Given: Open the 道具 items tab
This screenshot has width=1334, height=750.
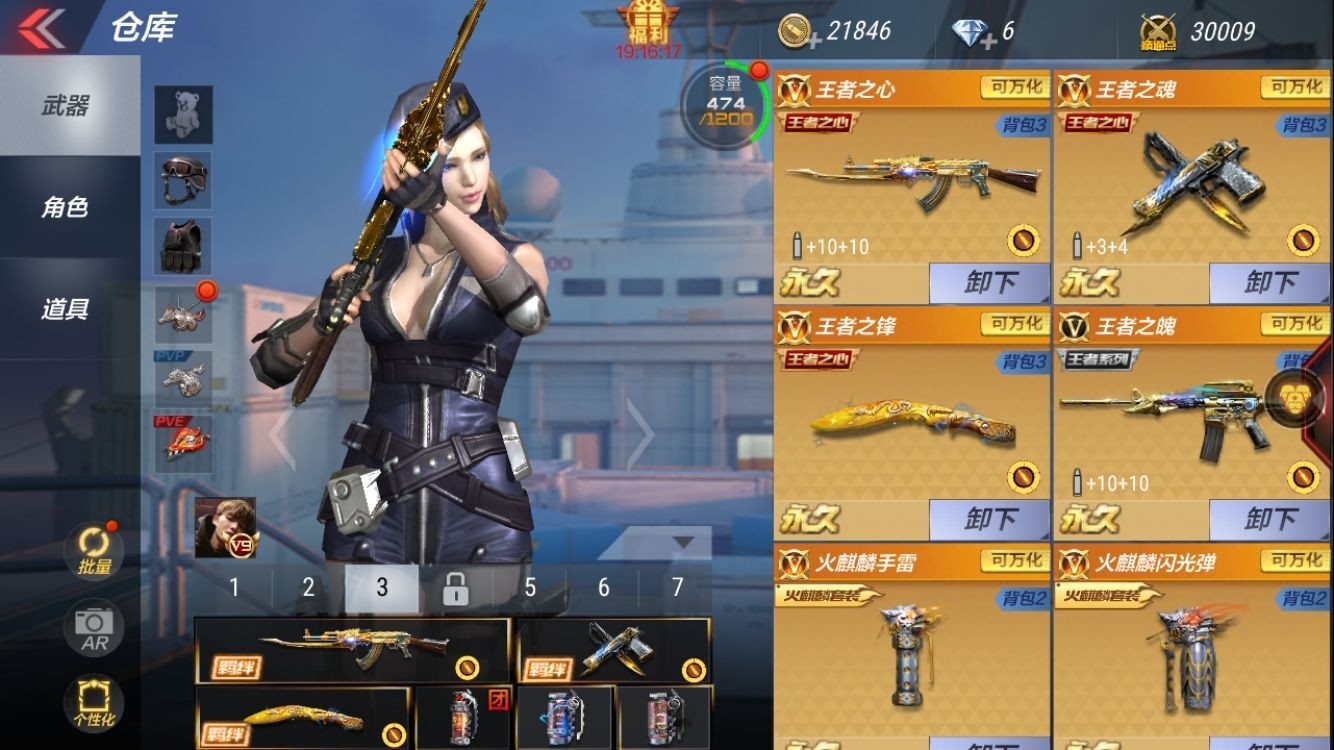Looking at the screenshot, I should (63, 308).
